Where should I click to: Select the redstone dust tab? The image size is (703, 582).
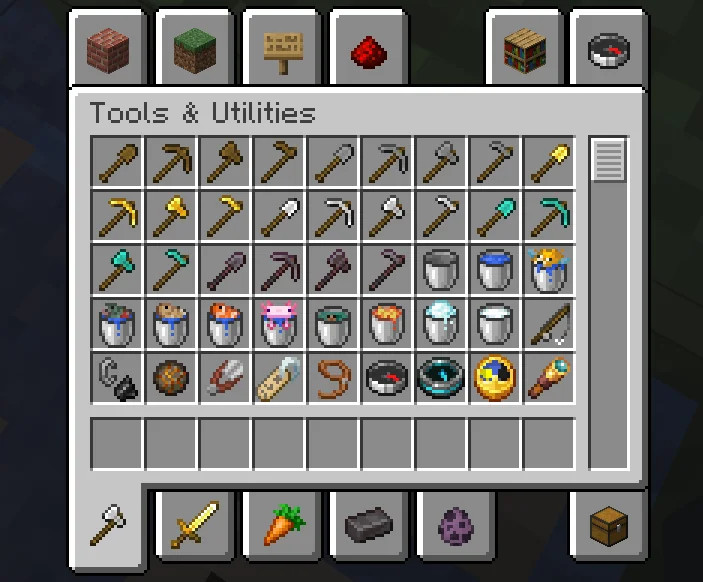(368, 49)
